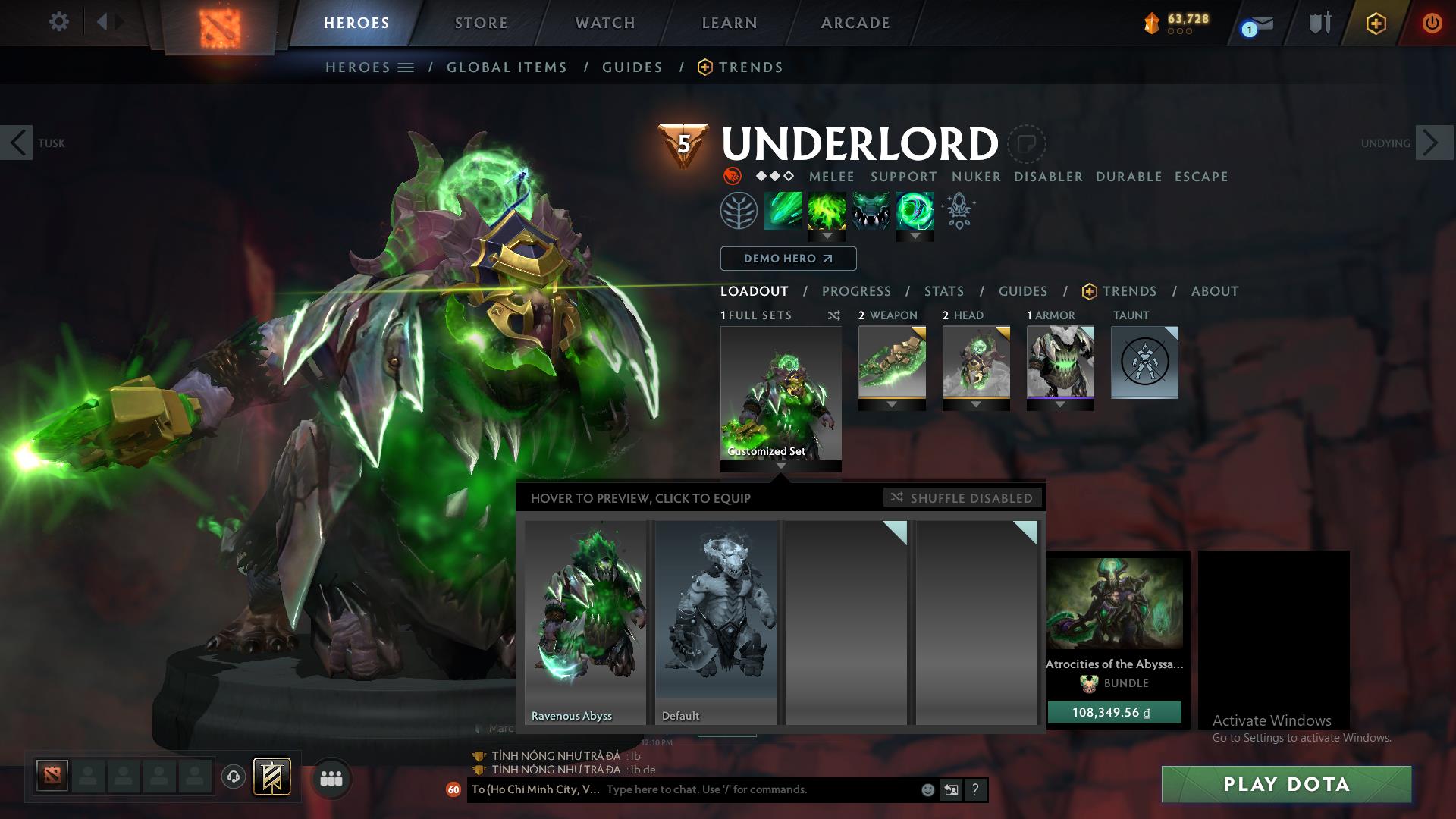Expand the Firestorm ability level-up chevron
This screenshot has height=819, width=1456.
(x=827, y=237)
